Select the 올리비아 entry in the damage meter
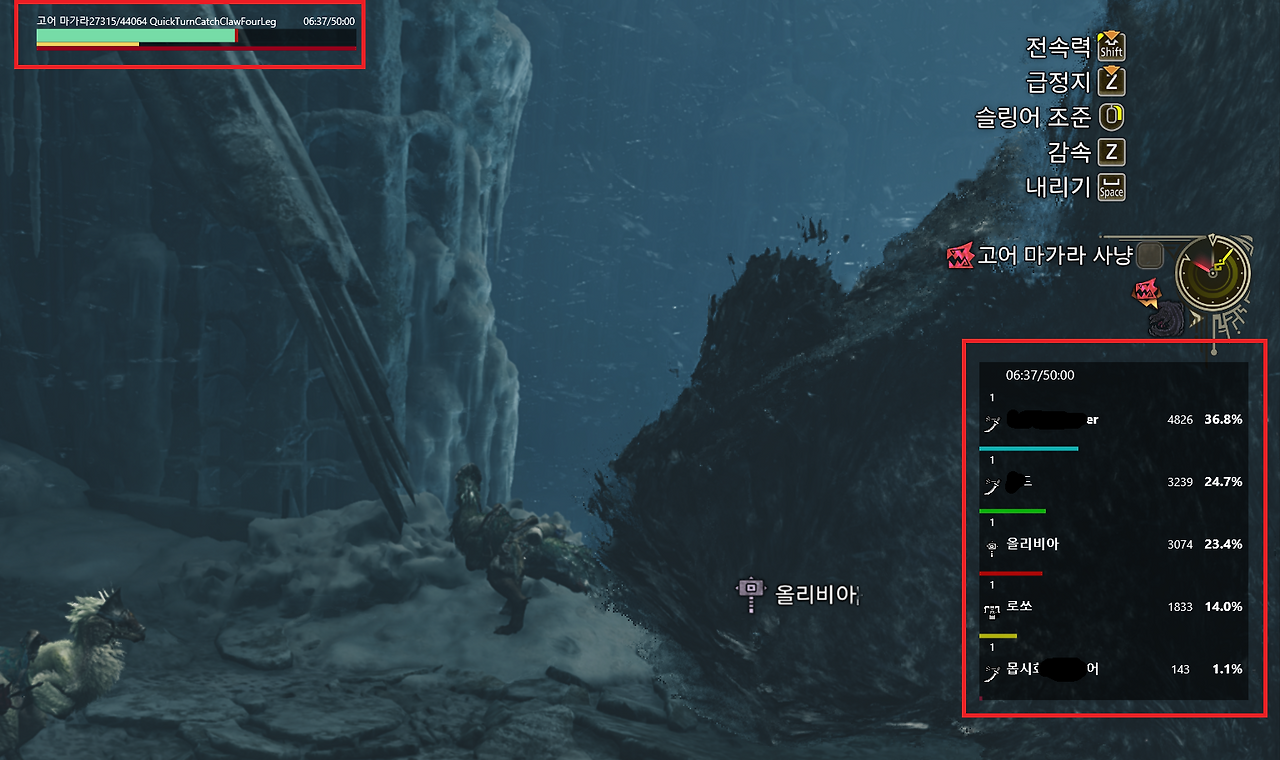Image resolution: width=1280 pixels, height=760 pixels. [x=1030, y=544]
